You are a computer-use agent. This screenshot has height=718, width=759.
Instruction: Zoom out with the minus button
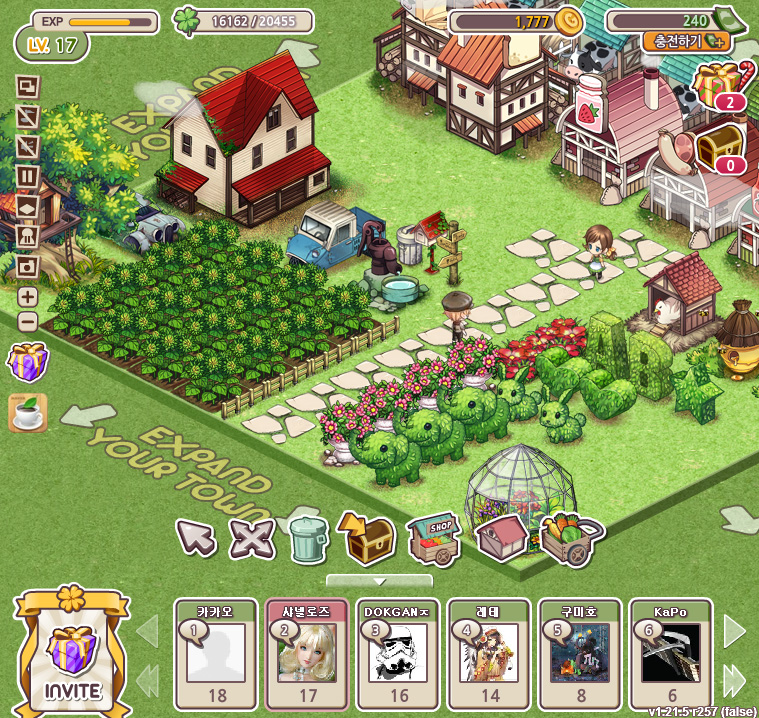point(28,322)
